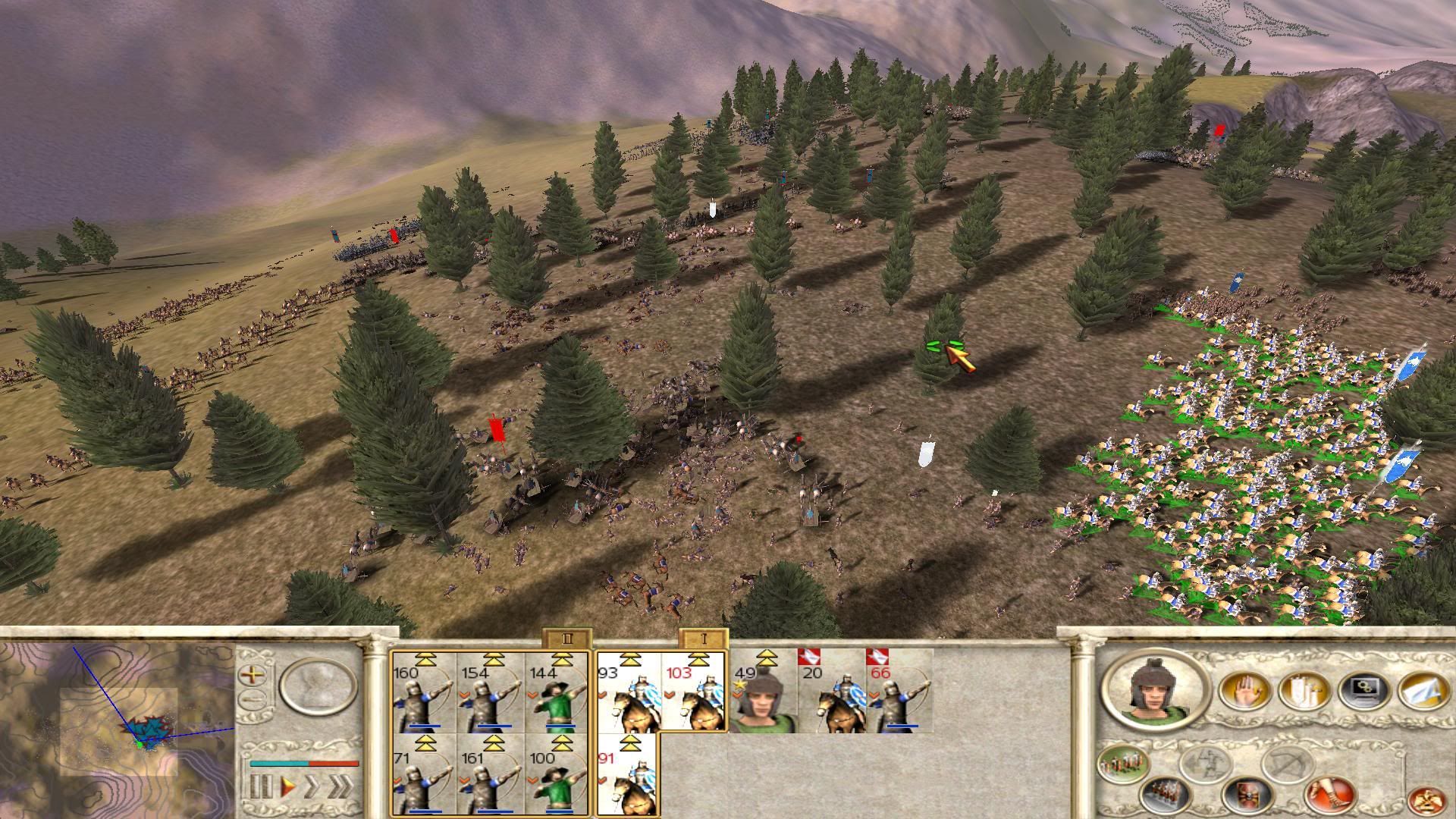1456x819 pixels.
Task: Zoom in the minimap with plus button
Action: click(x=253, y=674)
